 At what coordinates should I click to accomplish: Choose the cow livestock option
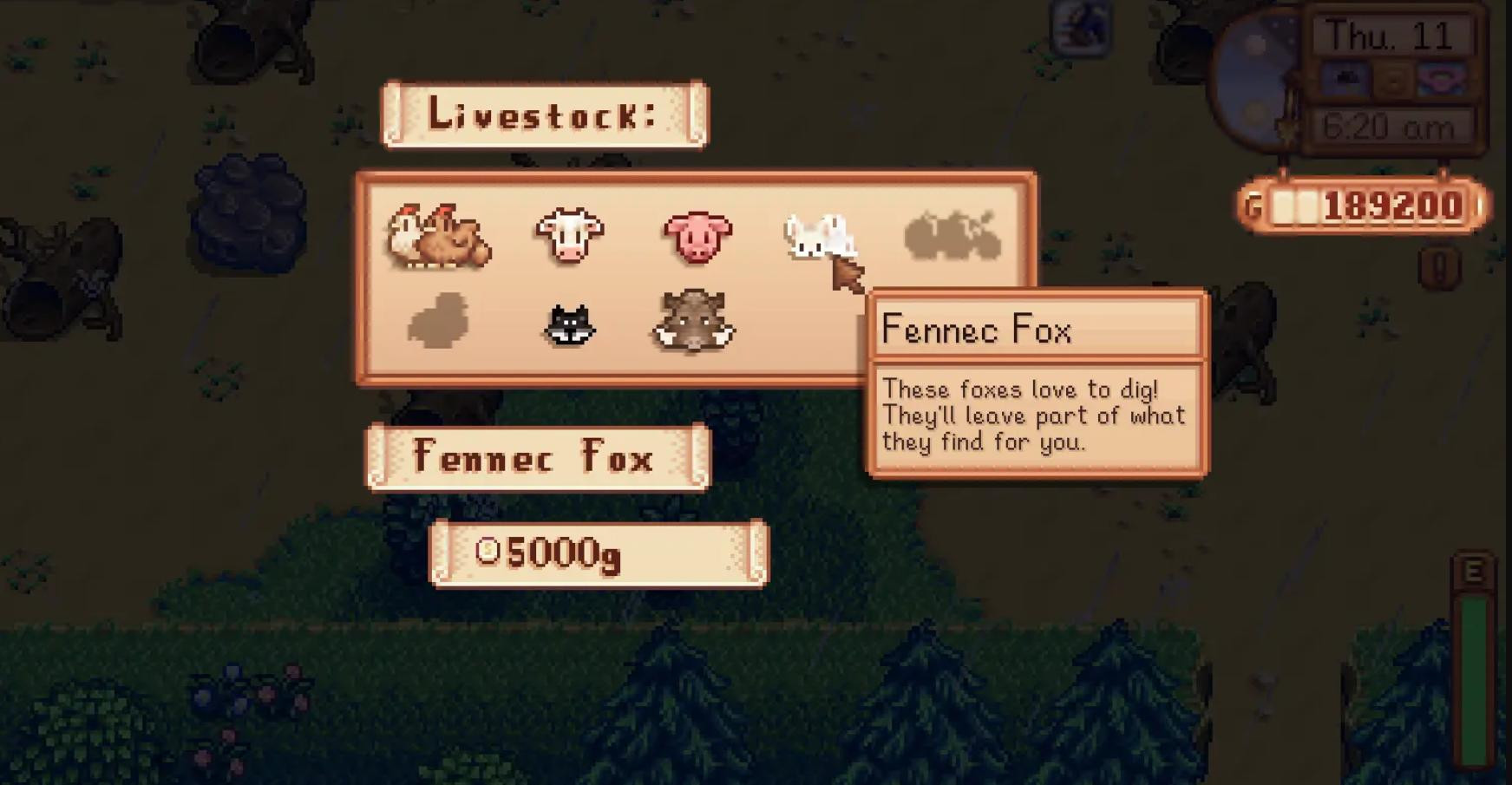569,235
